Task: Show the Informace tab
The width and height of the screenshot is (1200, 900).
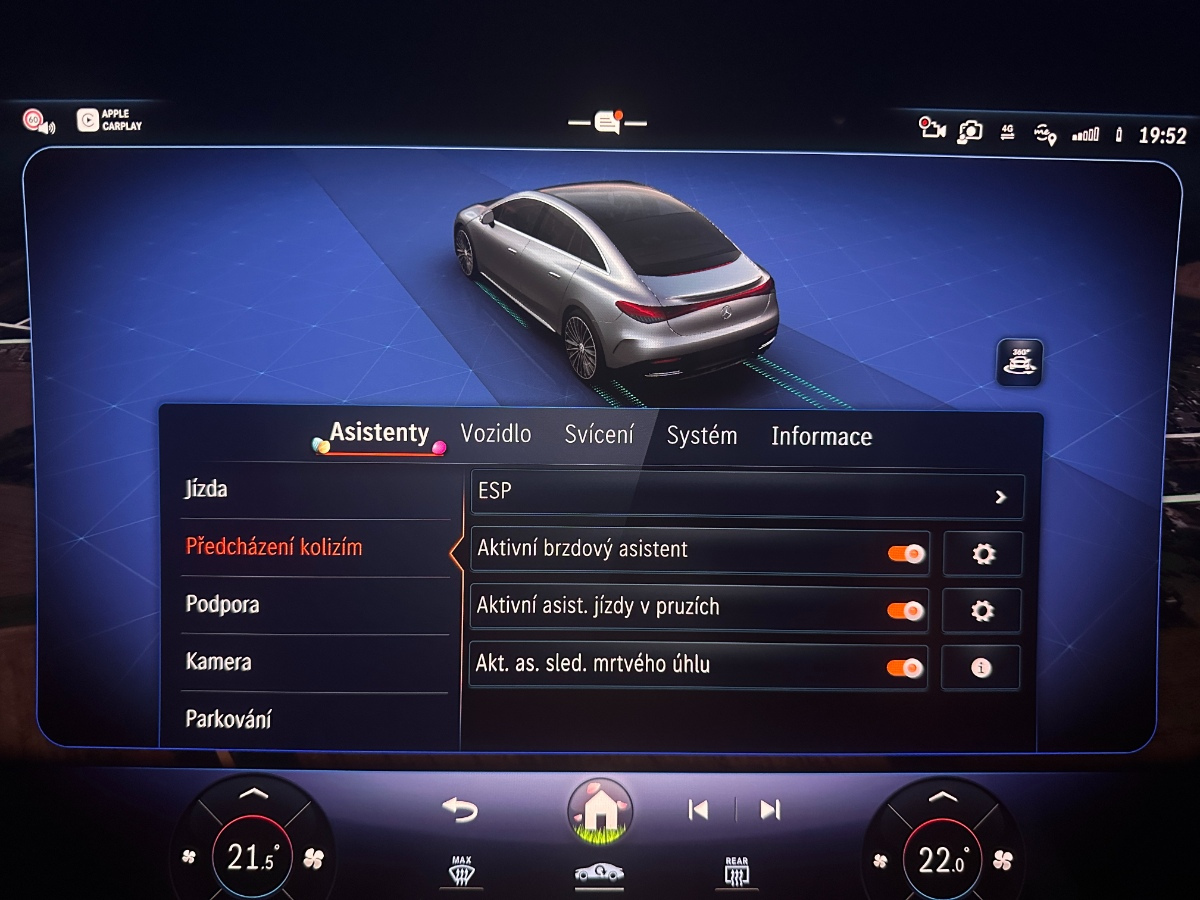Action: (x=821, y=437)
